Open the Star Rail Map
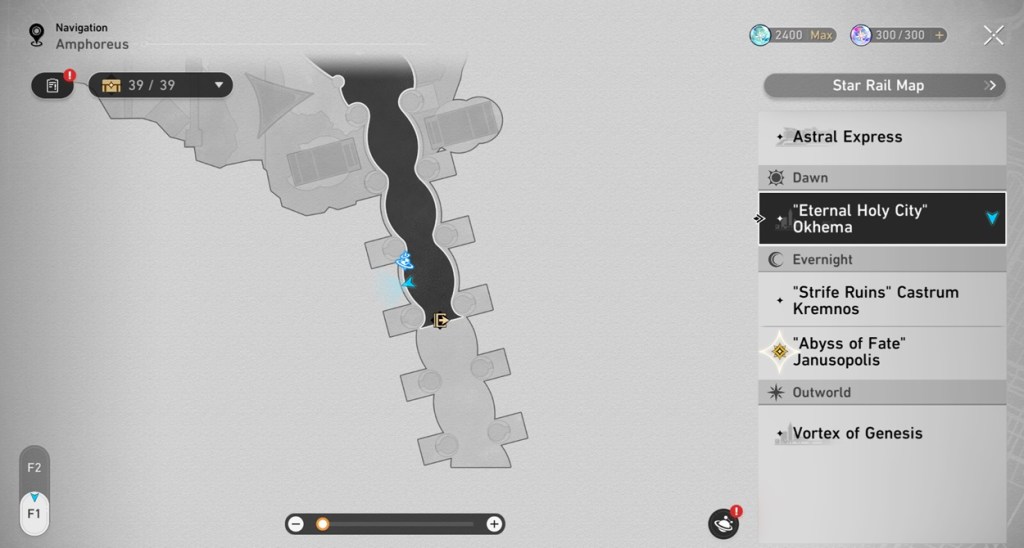The height and width of the screenshot is (548, 1024). pyautogui.click(x=884, y=86)
